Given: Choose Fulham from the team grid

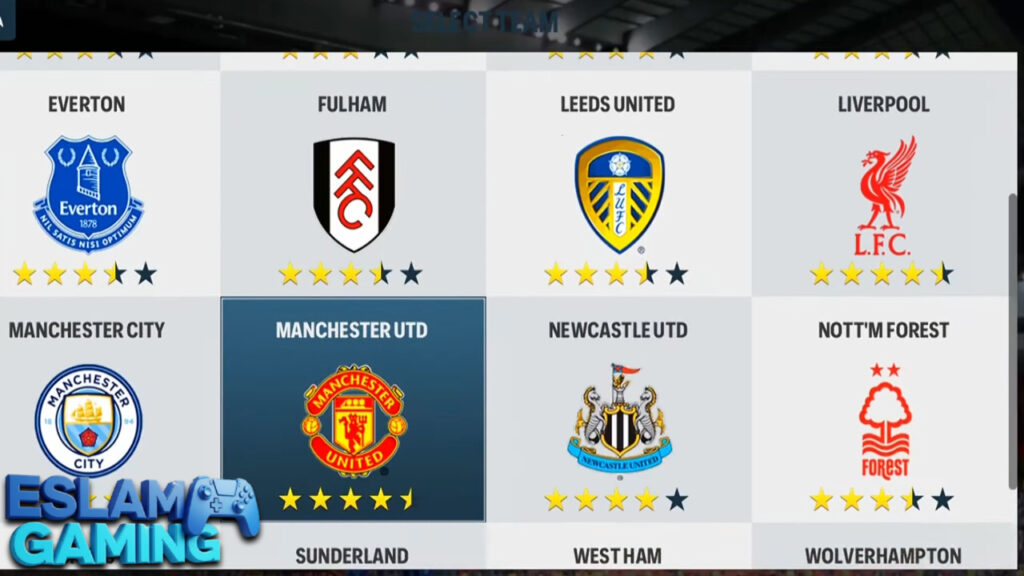Looking at the screenshot, I should click(x=352, y=185).
